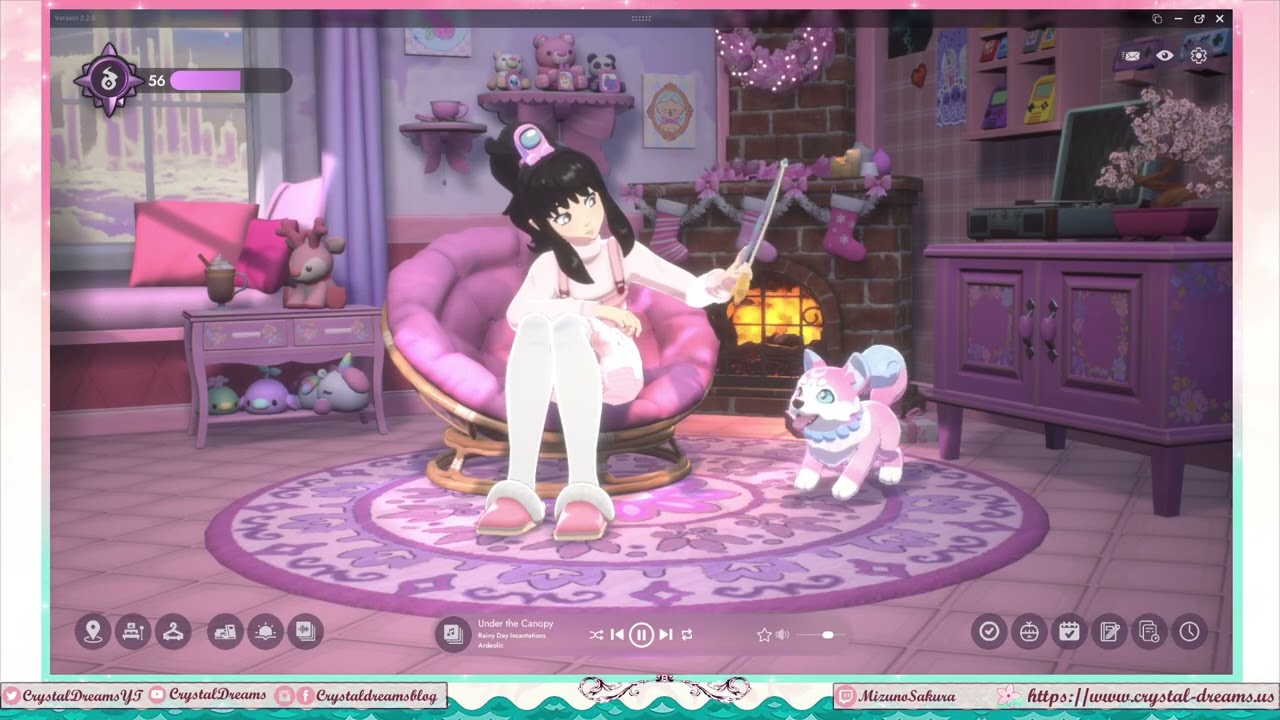Toggle shuffle on the music player
1280x720 pixels.
tap(596, 635)
